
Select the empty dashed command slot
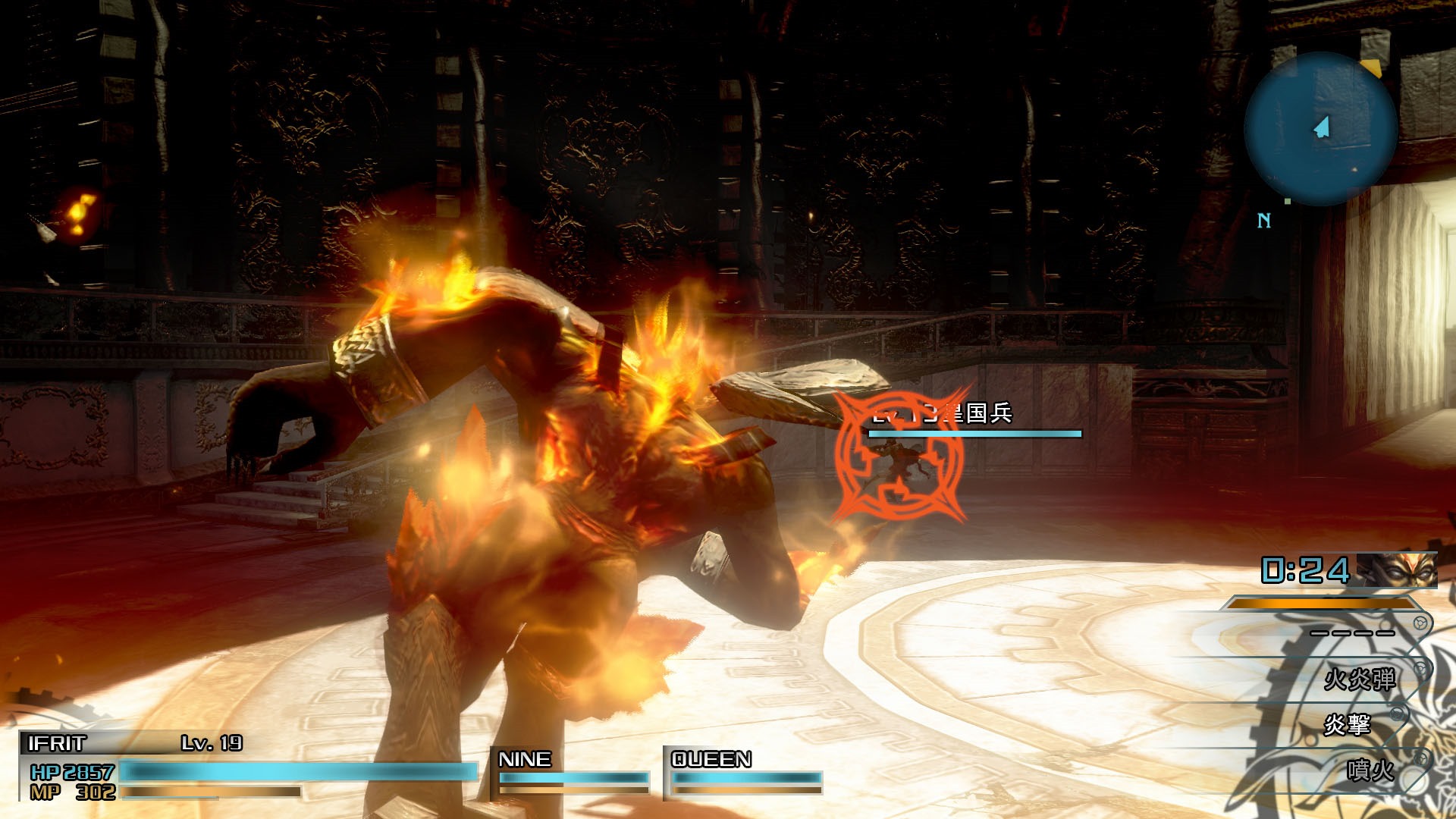1352,632
